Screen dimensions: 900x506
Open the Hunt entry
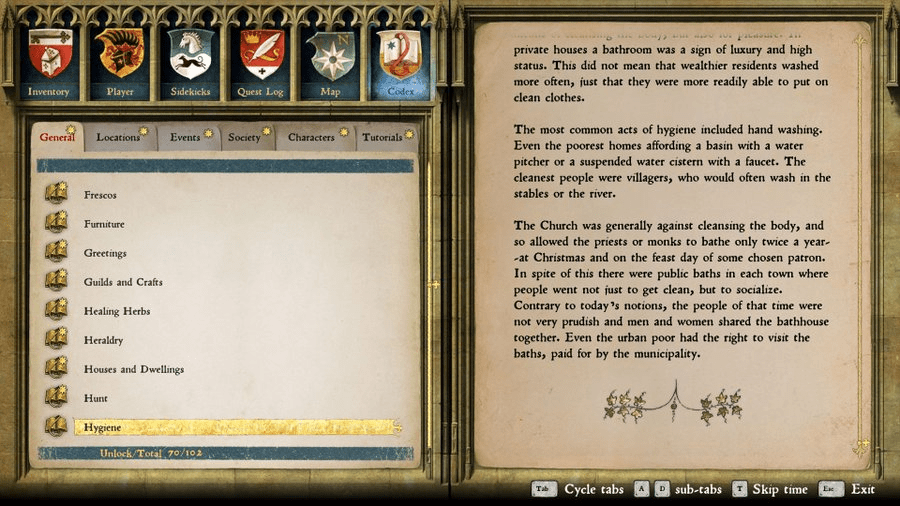96,398
